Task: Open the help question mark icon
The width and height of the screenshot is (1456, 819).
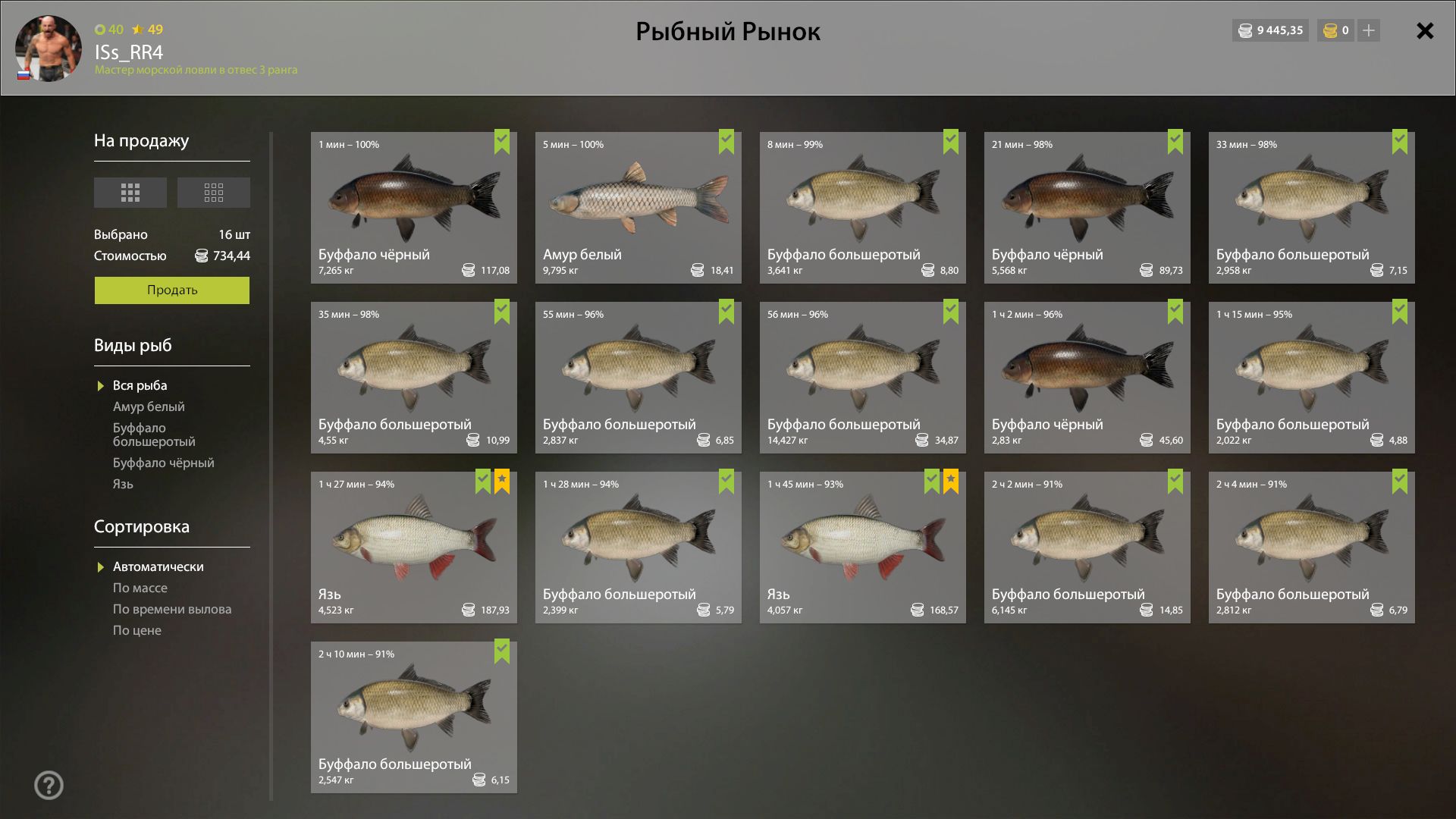Action: [49, 786]
